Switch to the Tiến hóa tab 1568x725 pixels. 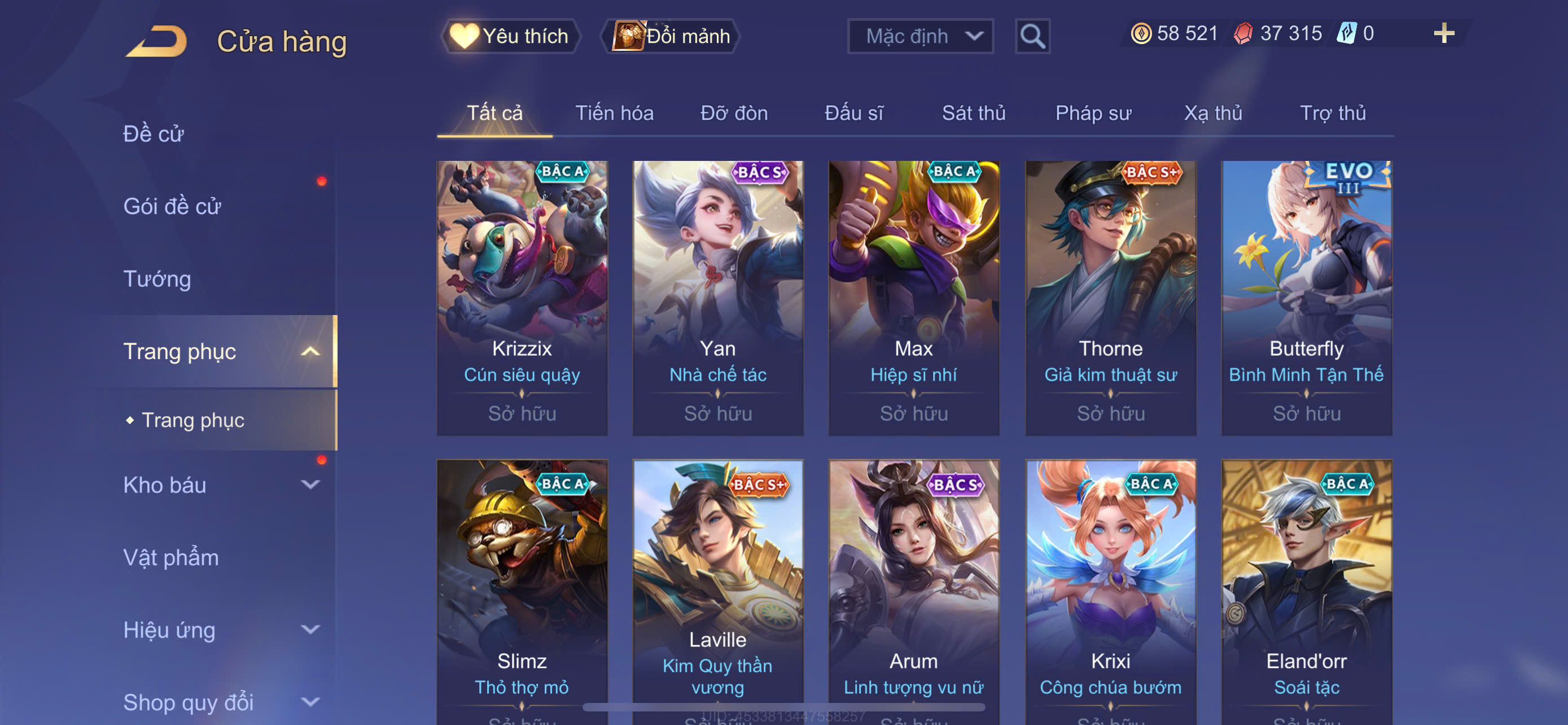pyautogui.click(x=614, y=113)
